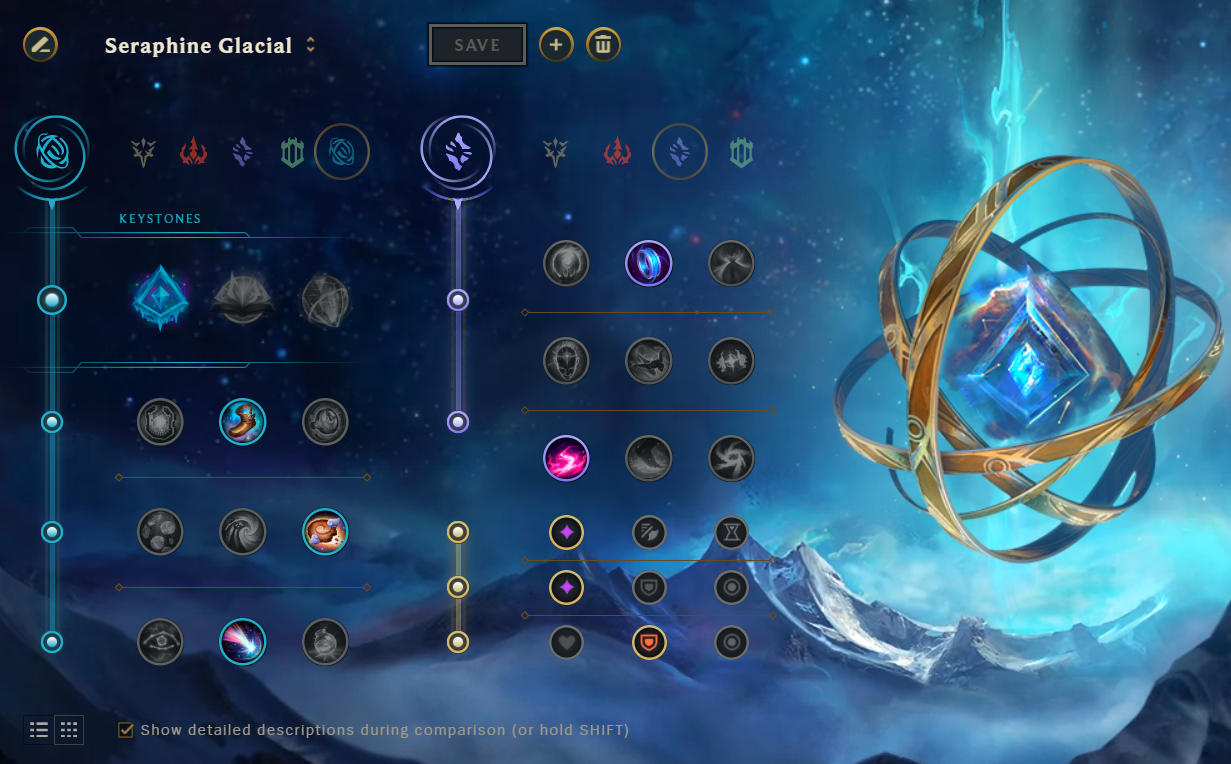
Task: Select the Glacial Augment keystone
Action: click(x=159, y=298)
